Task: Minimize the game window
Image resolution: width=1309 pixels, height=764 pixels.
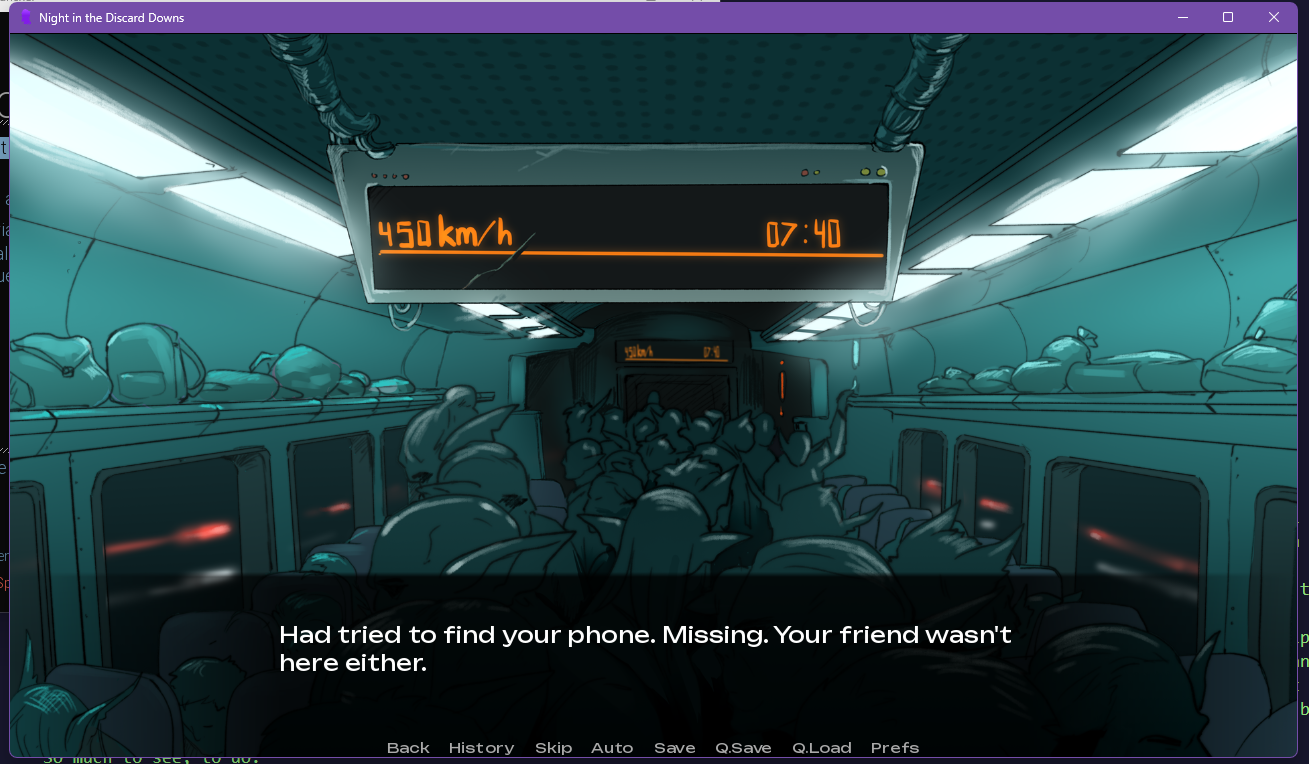Action: point(1183,17)
